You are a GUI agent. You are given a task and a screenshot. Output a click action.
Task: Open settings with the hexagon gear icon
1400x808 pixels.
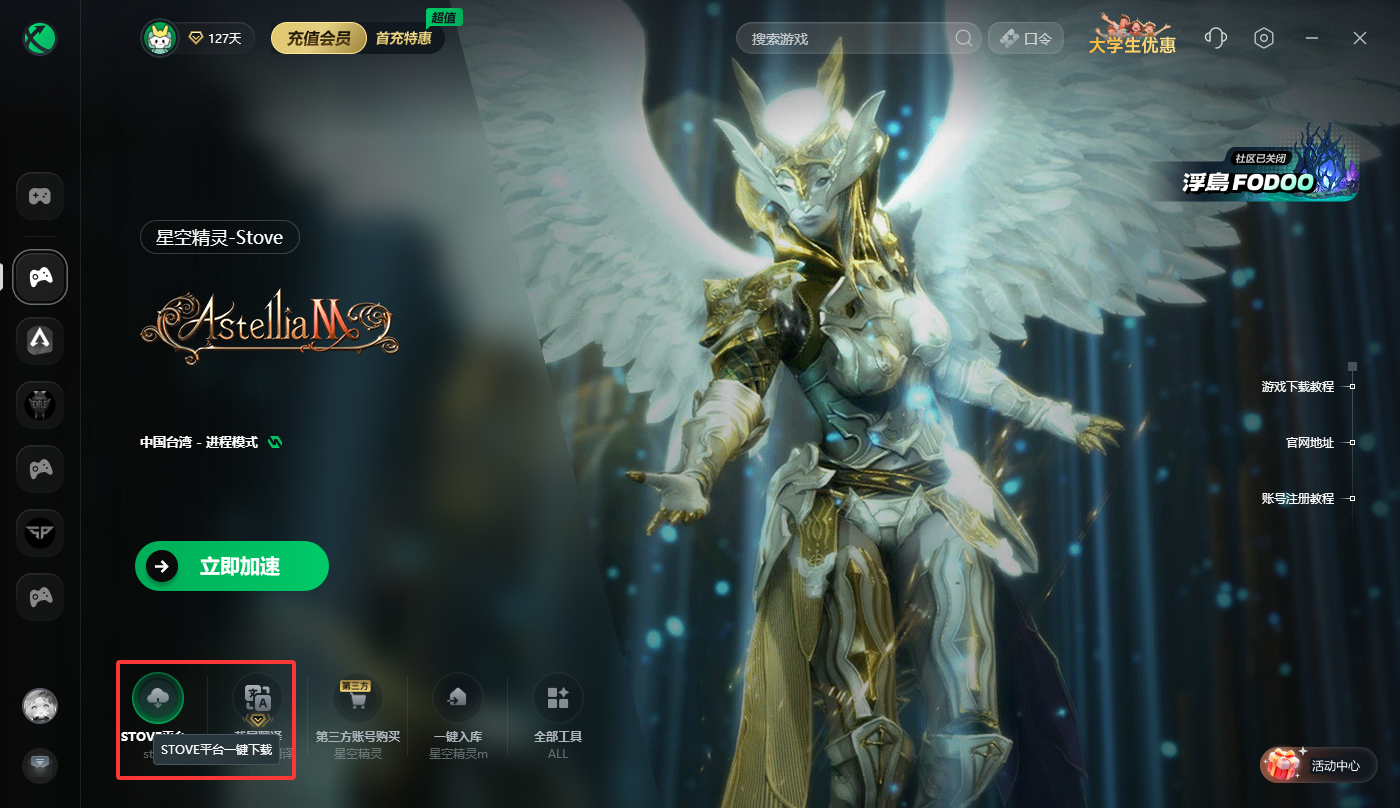(x=1264, y=38)
